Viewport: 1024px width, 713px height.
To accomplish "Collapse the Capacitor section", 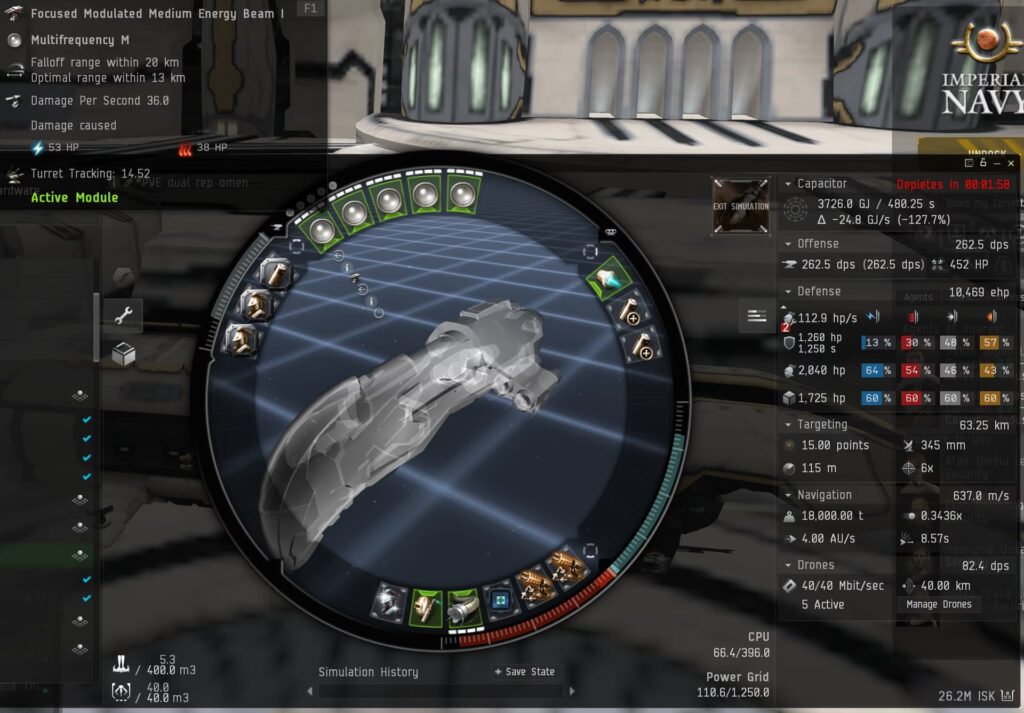I will pyautogui.click(x=787, y=184).
